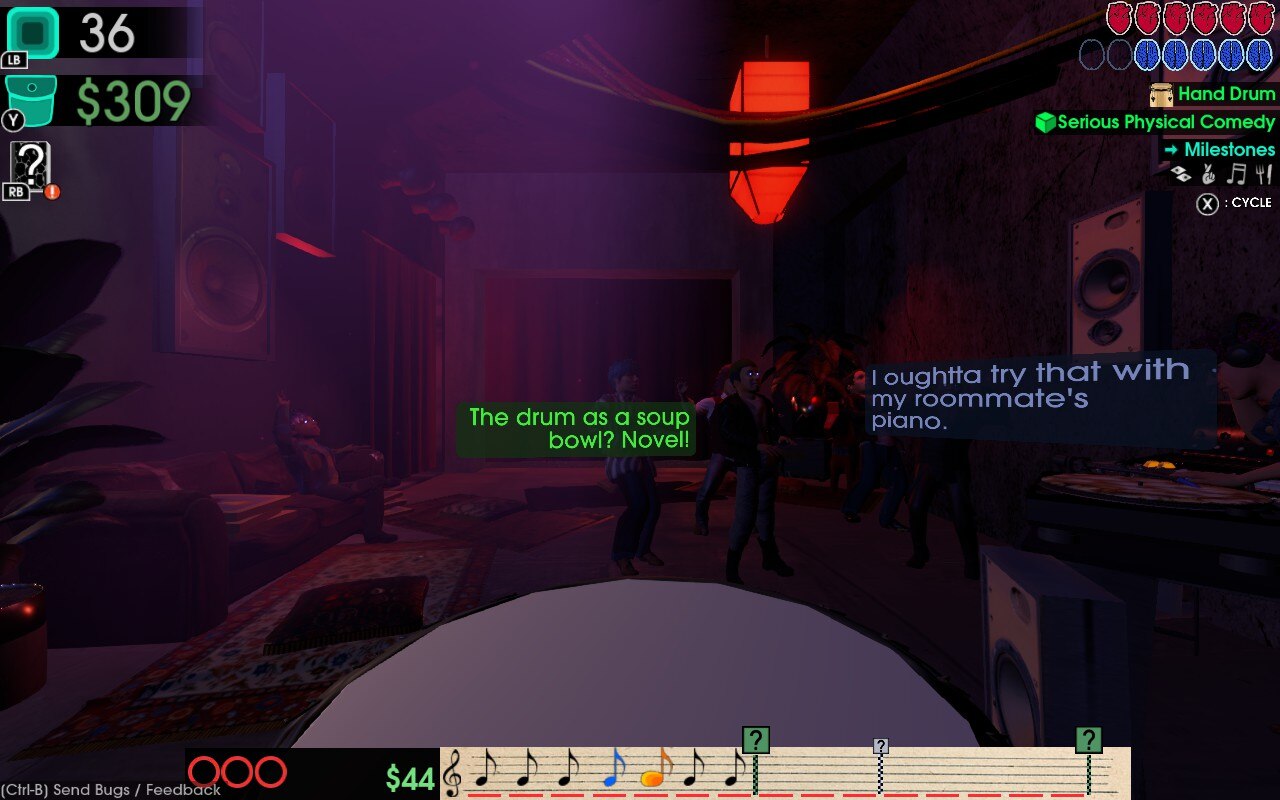Open the teal square icon beside 36

pyautogui.click(x=33, y=33)
